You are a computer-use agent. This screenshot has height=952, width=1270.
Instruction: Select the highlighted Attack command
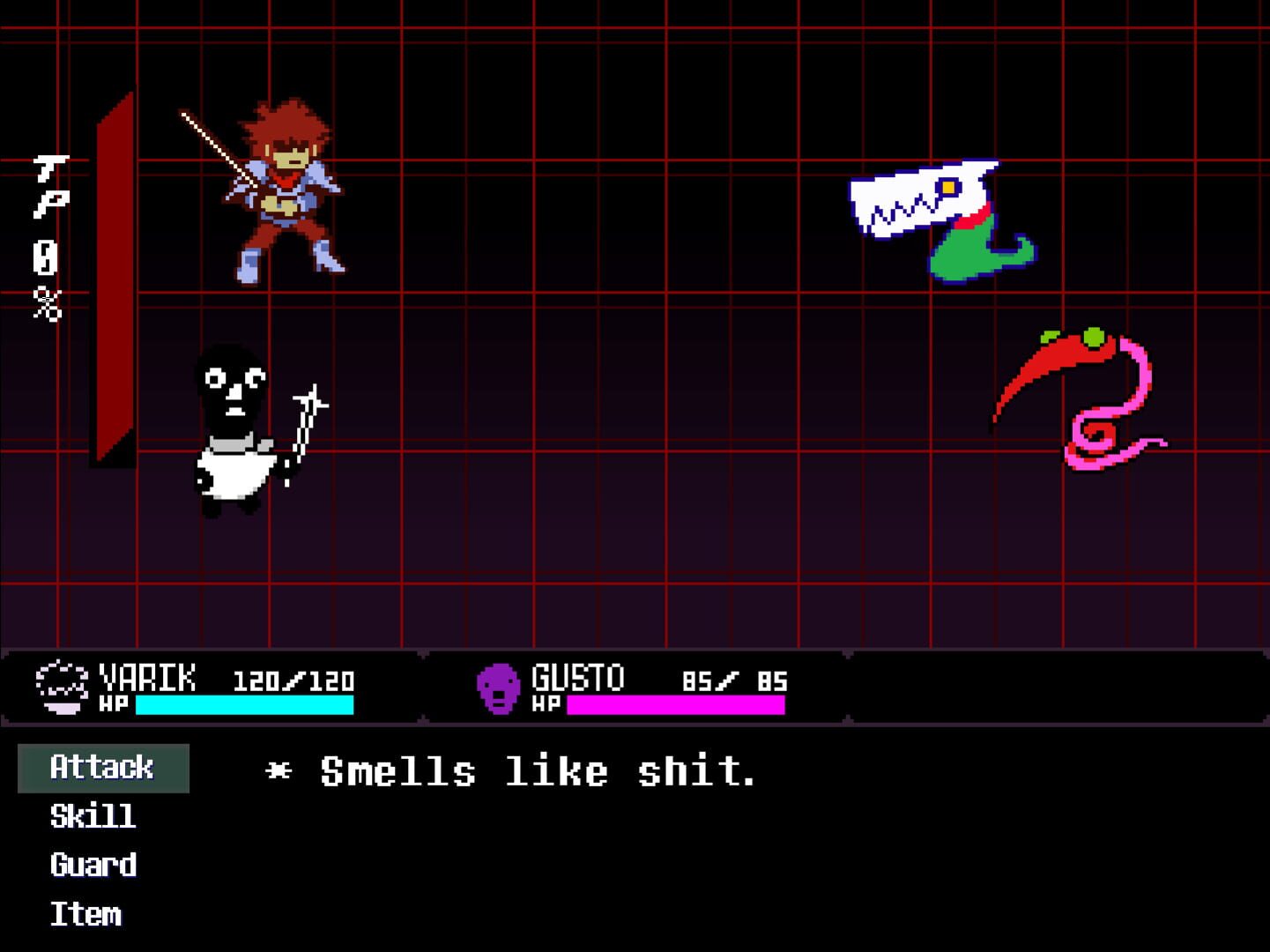(101, 767)
